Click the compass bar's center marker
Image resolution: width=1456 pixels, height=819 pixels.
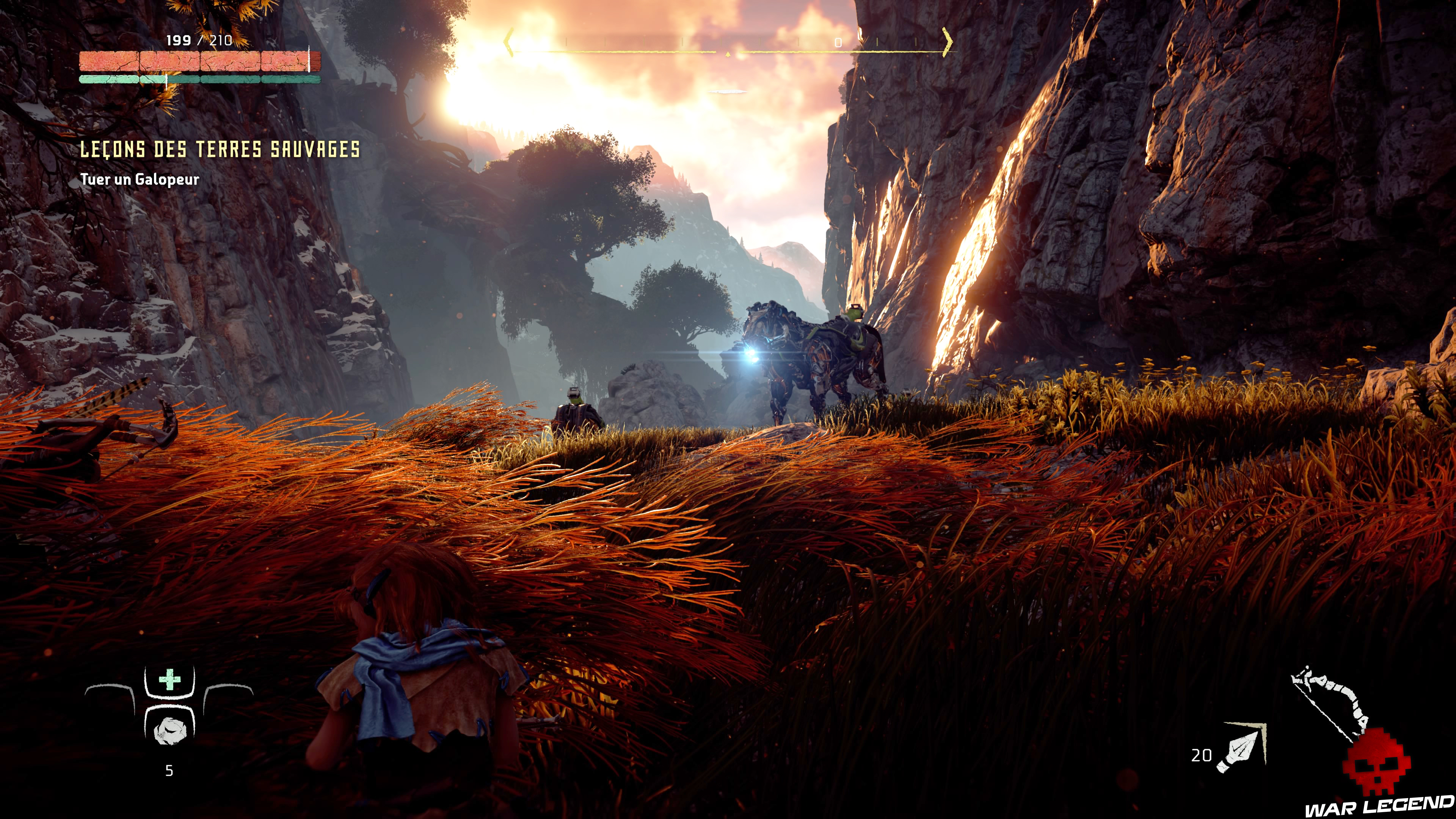(728, 54)
